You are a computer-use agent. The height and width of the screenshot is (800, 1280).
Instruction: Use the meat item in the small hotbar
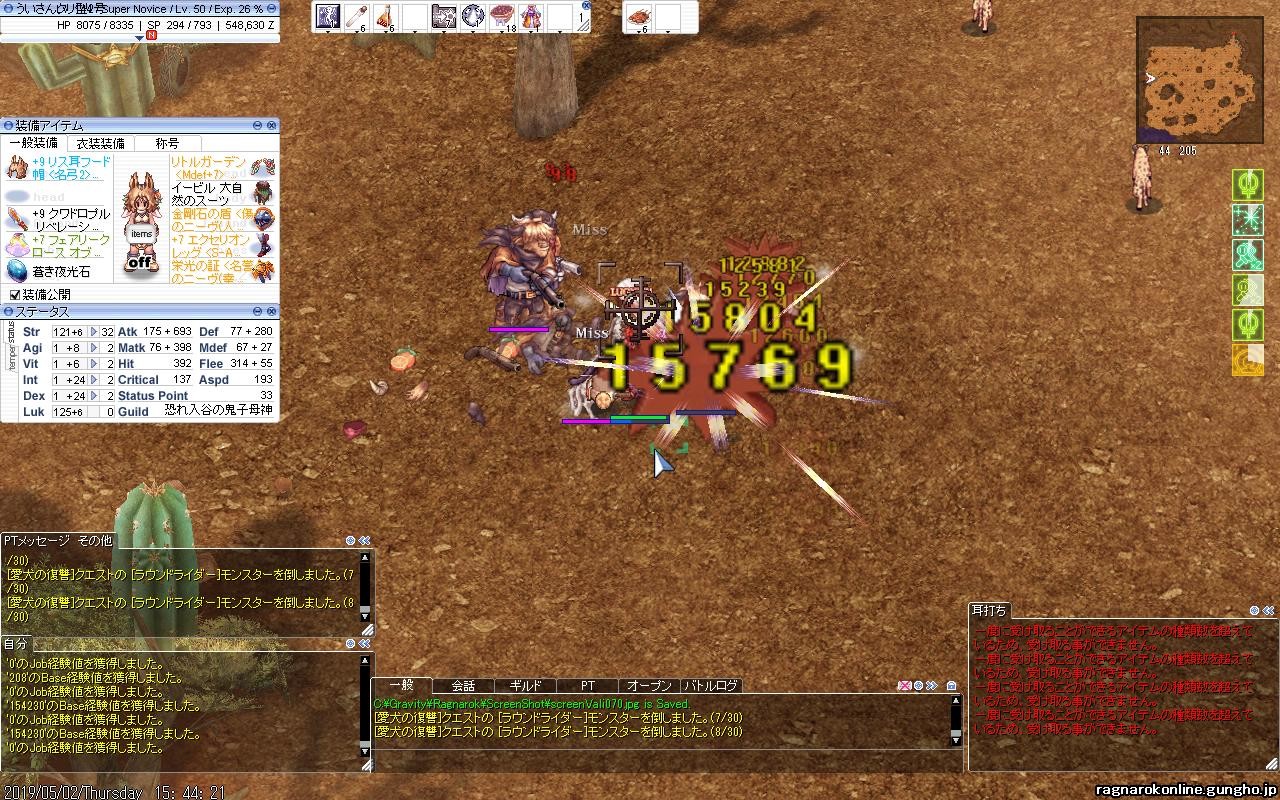tap(638, 15)
